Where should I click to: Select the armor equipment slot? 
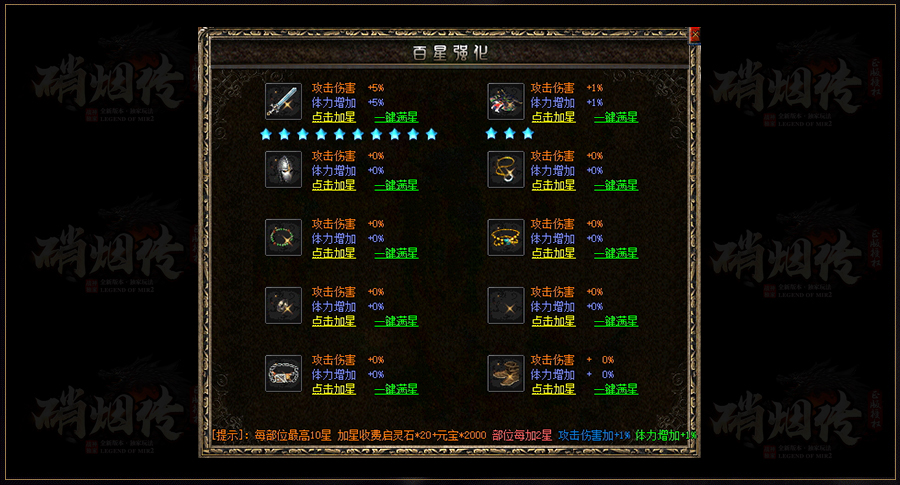[x=506, y=102]
